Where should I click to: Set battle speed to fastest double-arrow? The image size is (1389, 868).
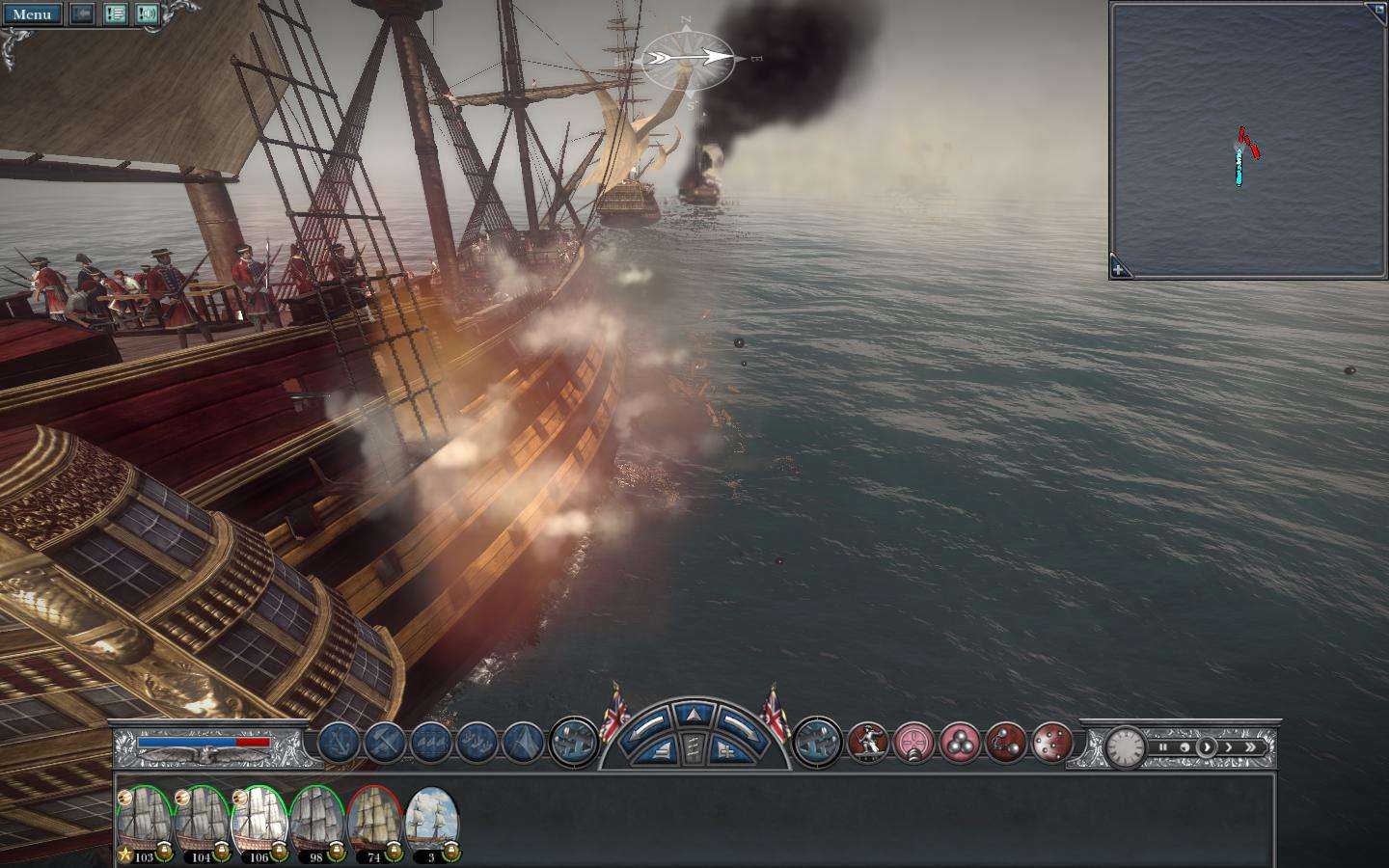point(1251,747)
